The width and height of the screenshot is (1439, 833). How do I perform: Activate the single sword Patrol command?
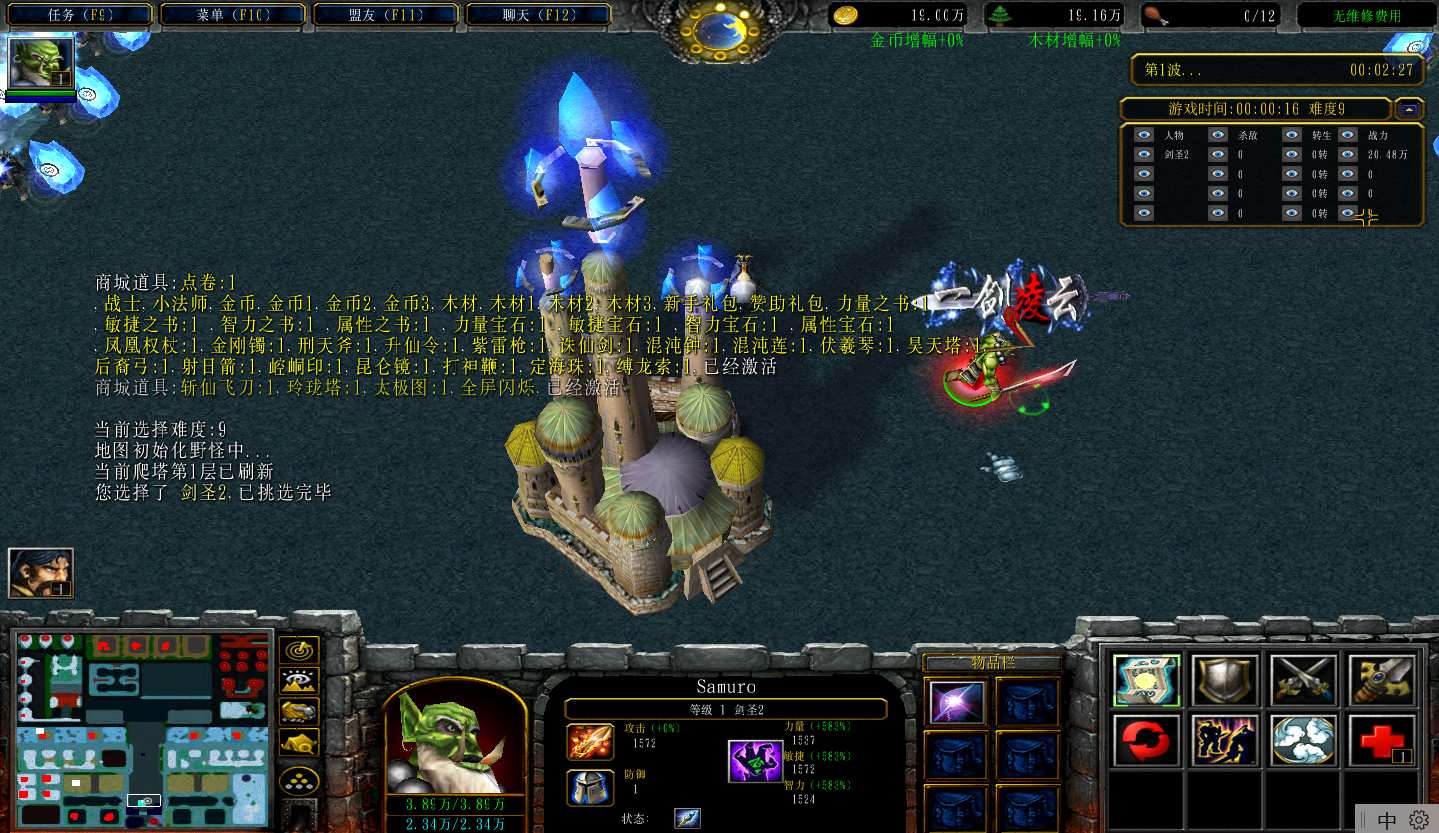(1382, 680)
